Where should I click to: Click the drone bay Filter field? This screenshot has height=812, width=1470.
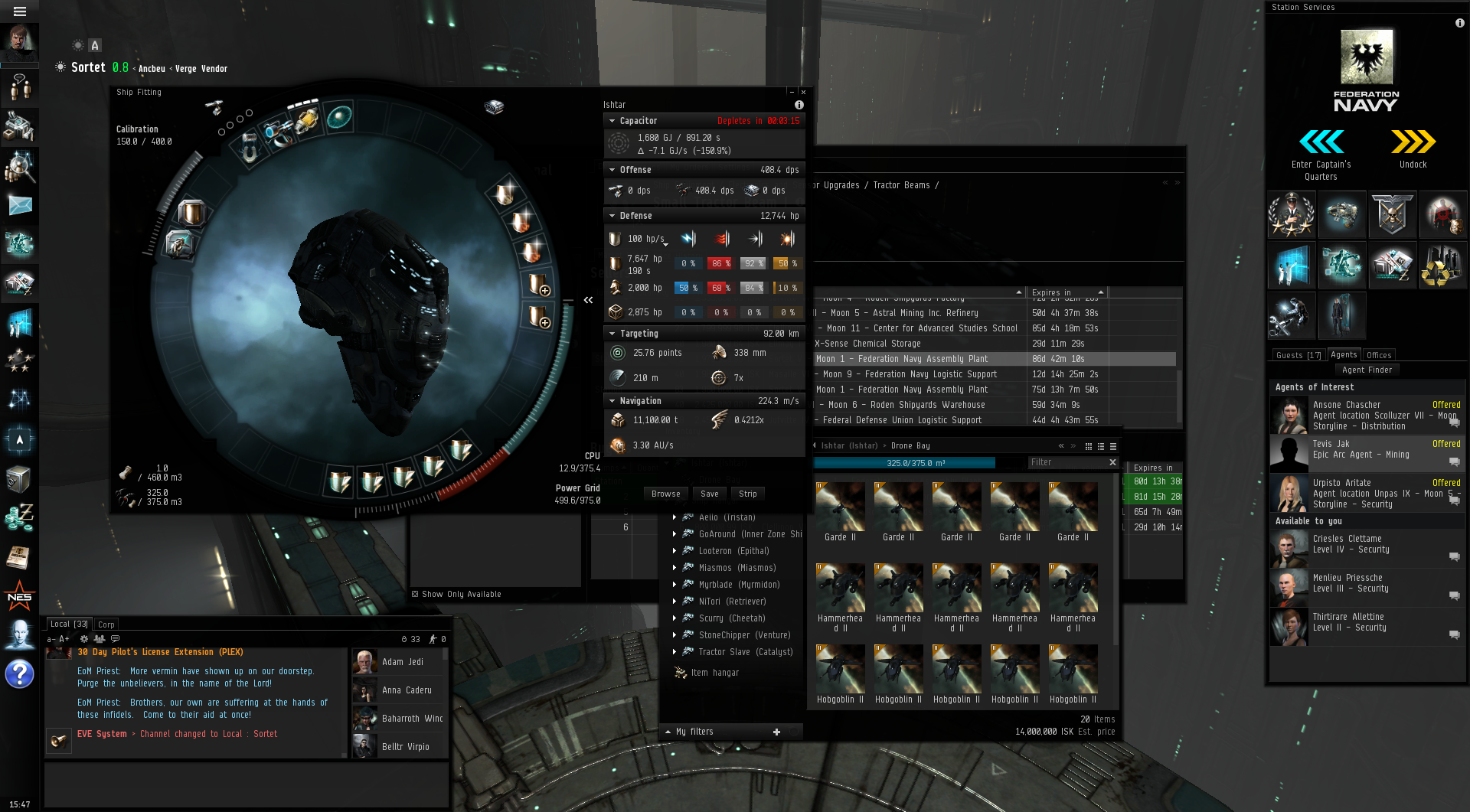point(1067,462)
